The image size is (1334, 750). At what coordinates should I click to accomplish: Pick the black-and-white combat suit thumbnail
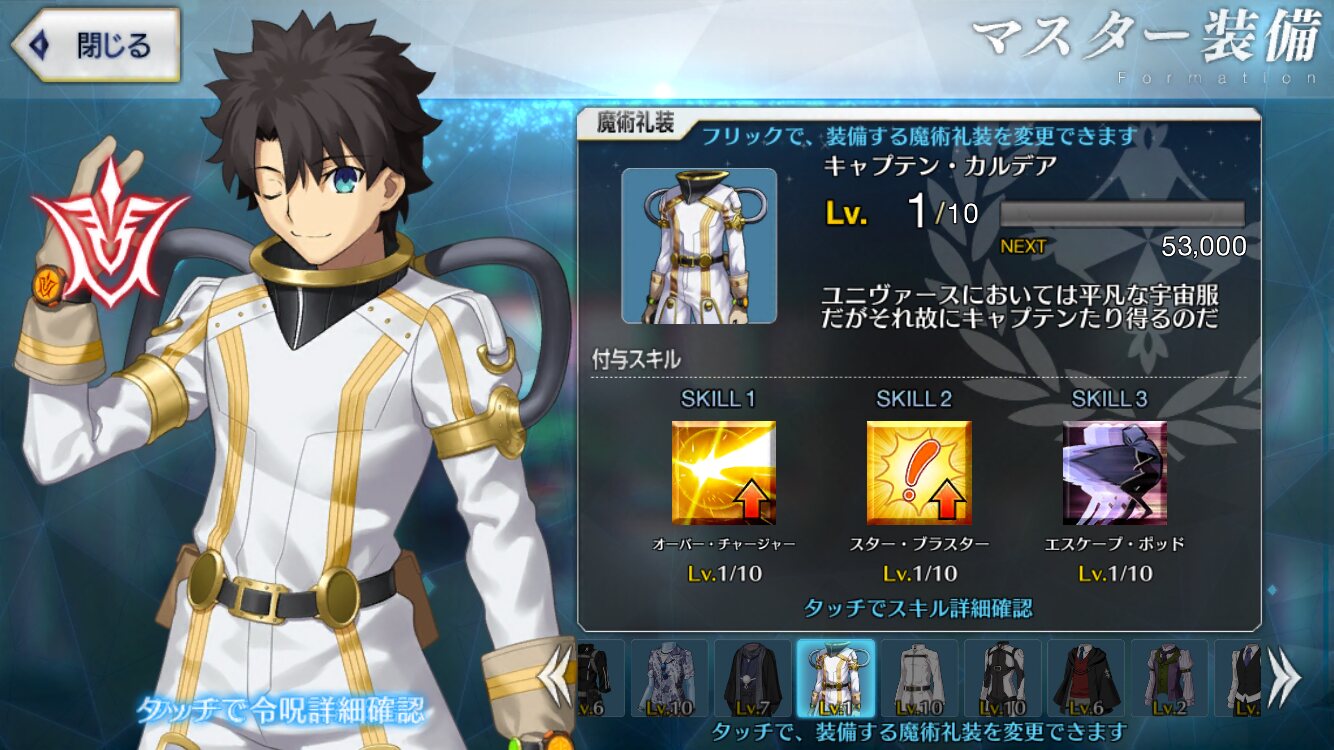1003,679
